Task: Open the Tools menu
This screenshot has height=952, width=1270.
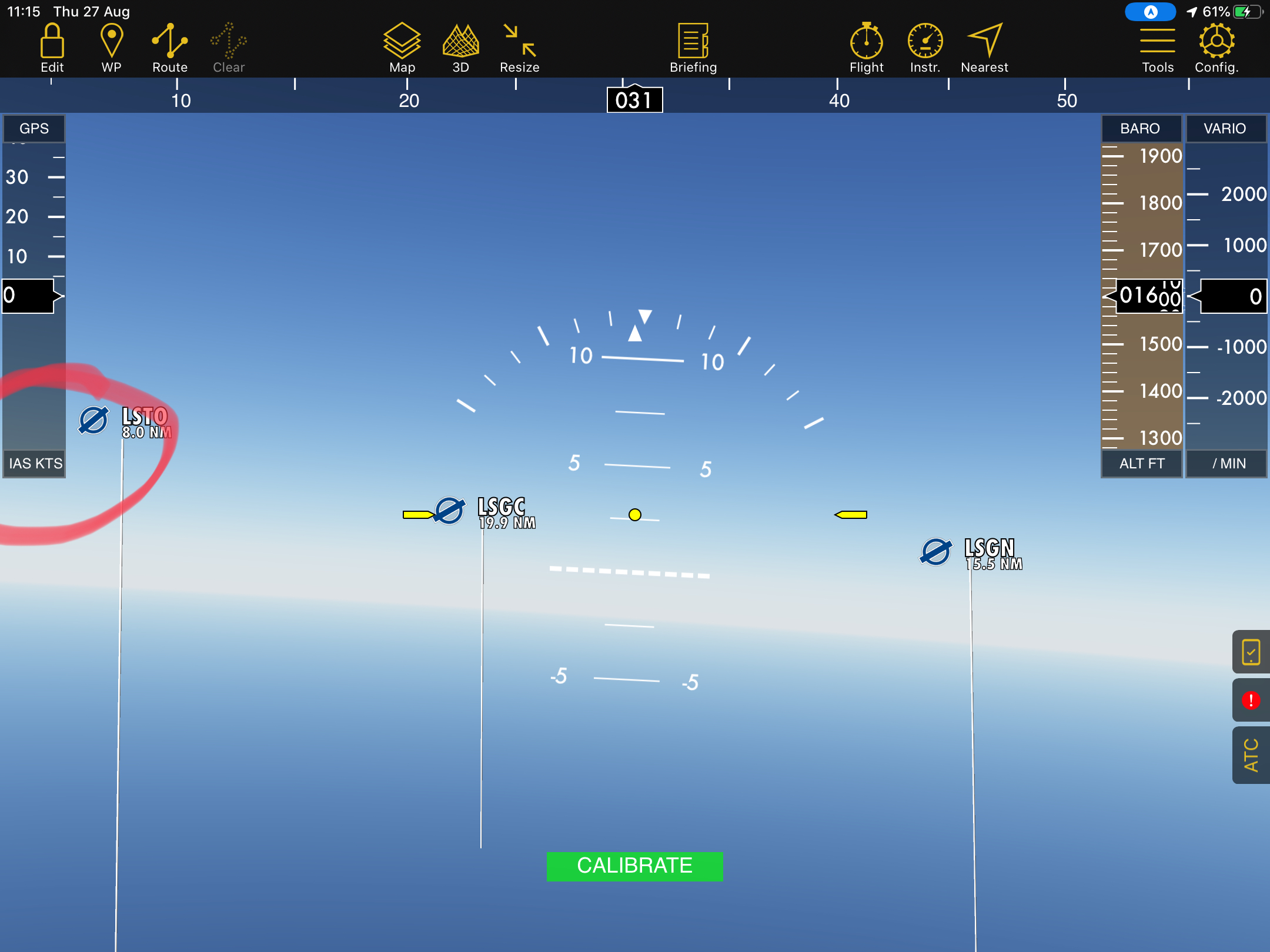Action: tap(1158, 48)
